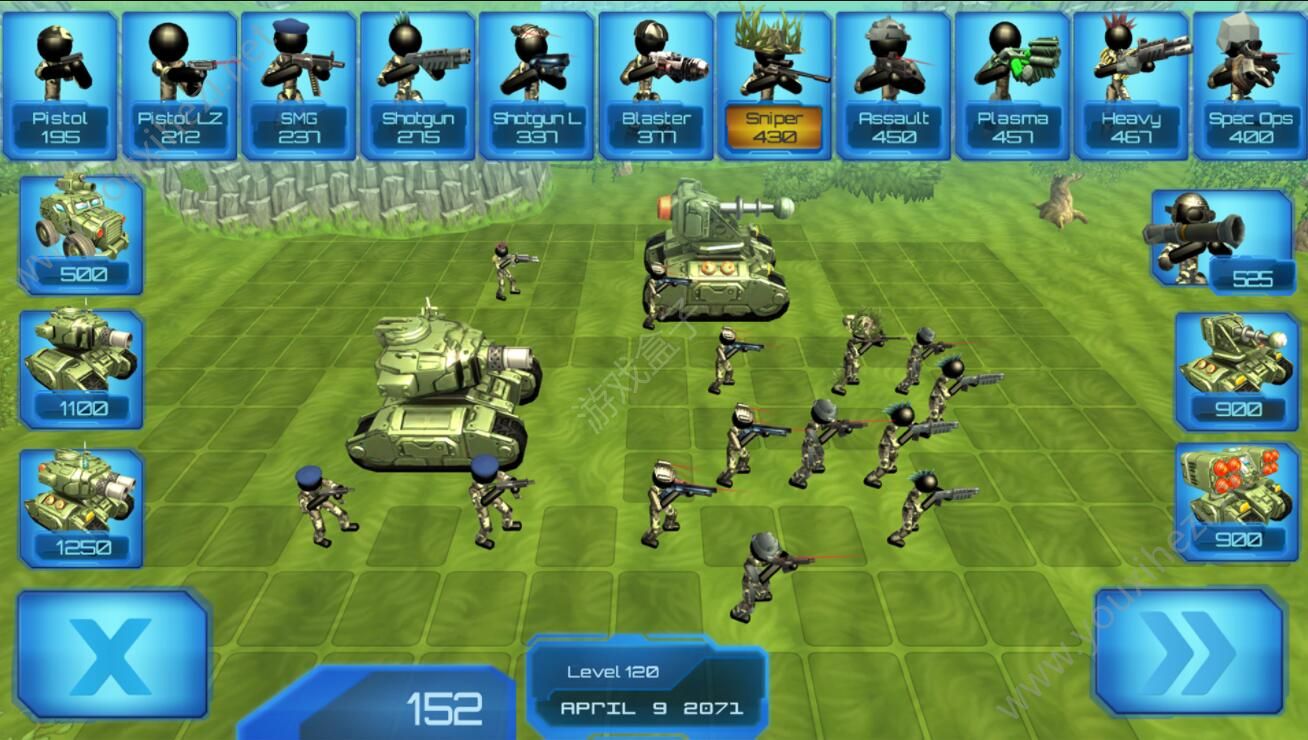The height and width of the screenshot is (740, 1308).
Task: Pick the Heavy soldier card
Action: [1131, 86]
